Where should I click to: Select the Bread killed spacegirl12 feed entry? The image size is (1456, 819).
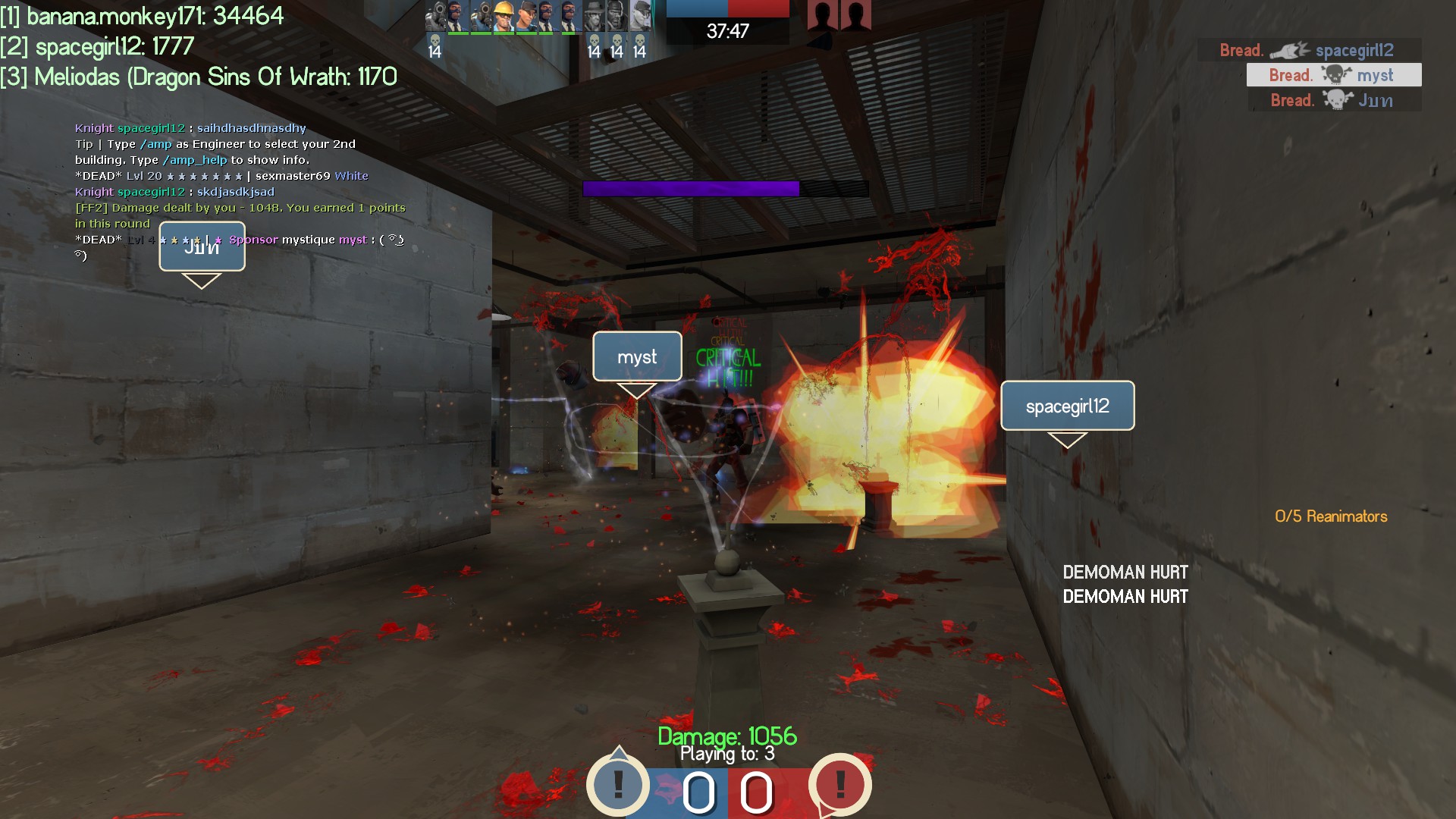(x=1308, y=50)
